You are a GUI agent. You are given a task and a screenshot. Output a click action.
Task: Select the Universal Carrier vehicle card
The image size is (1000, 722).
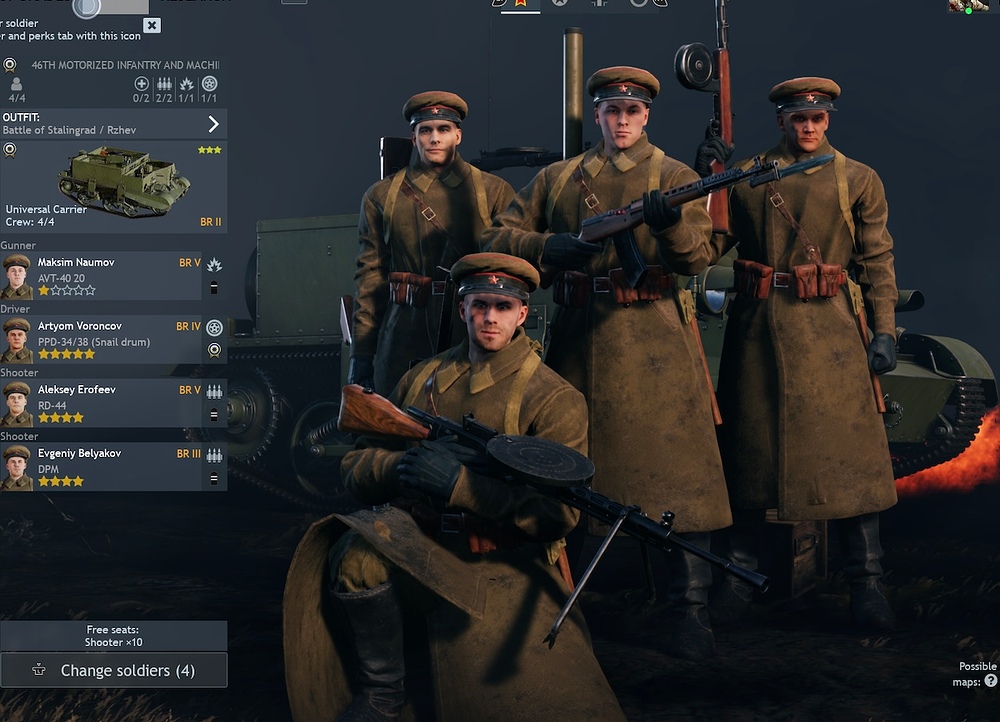tap(113, 187)
